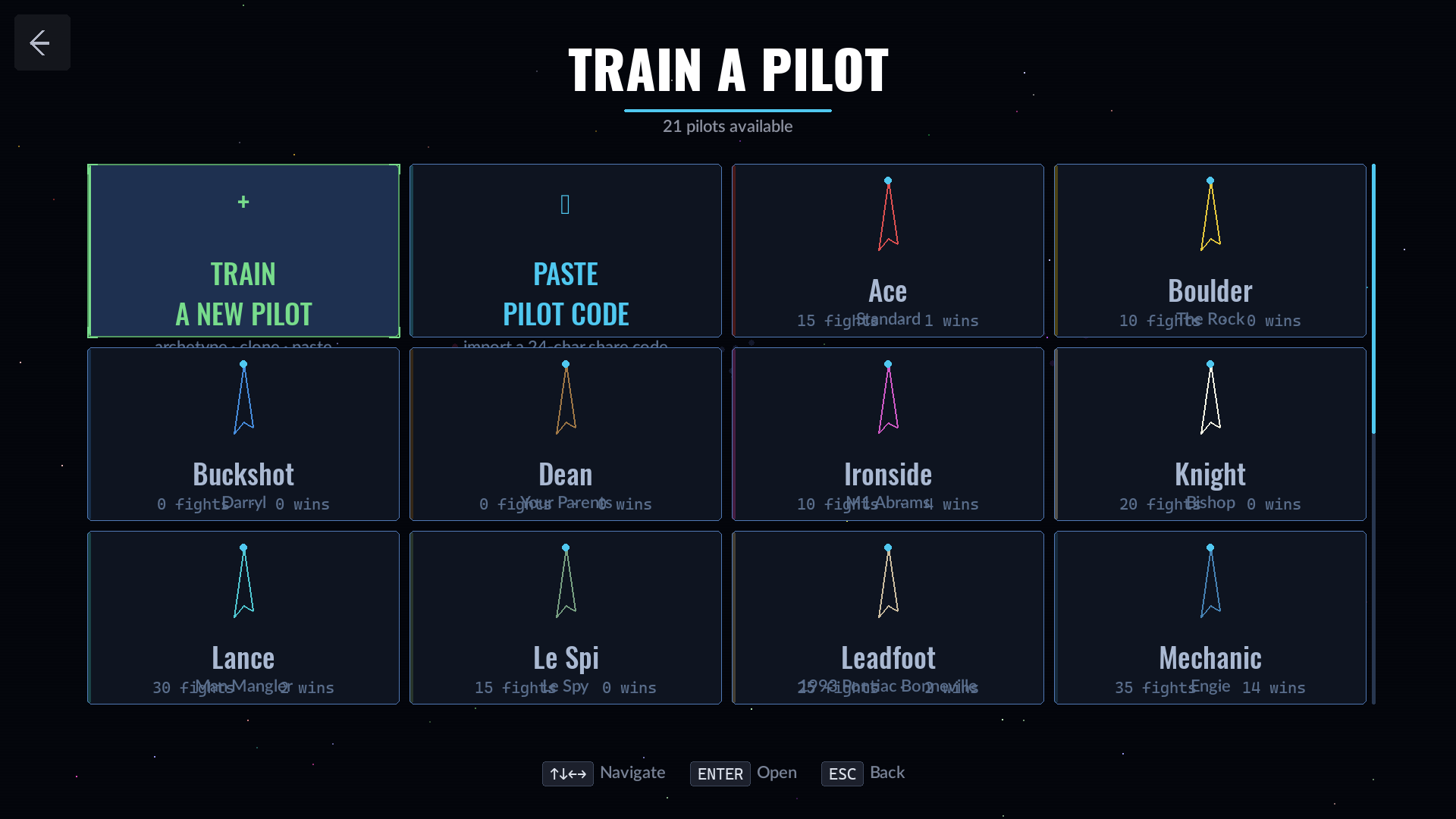Screen dimensions: 1456x819
Task: Open the Paste Pilot Code tile
Action: 565,251
